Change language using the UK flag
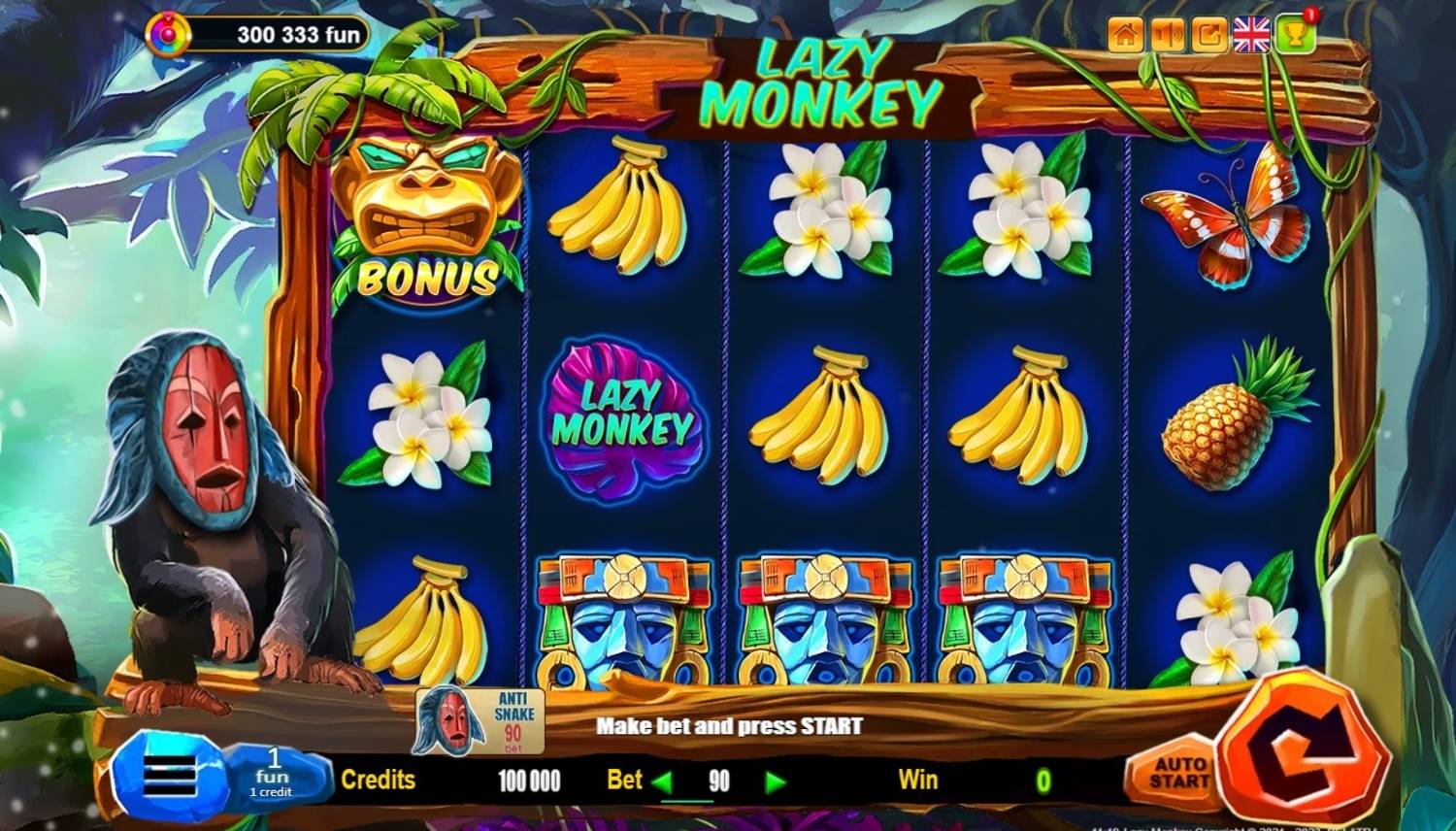Viewport: 1456px width, 831px height. coord(1251,36)
